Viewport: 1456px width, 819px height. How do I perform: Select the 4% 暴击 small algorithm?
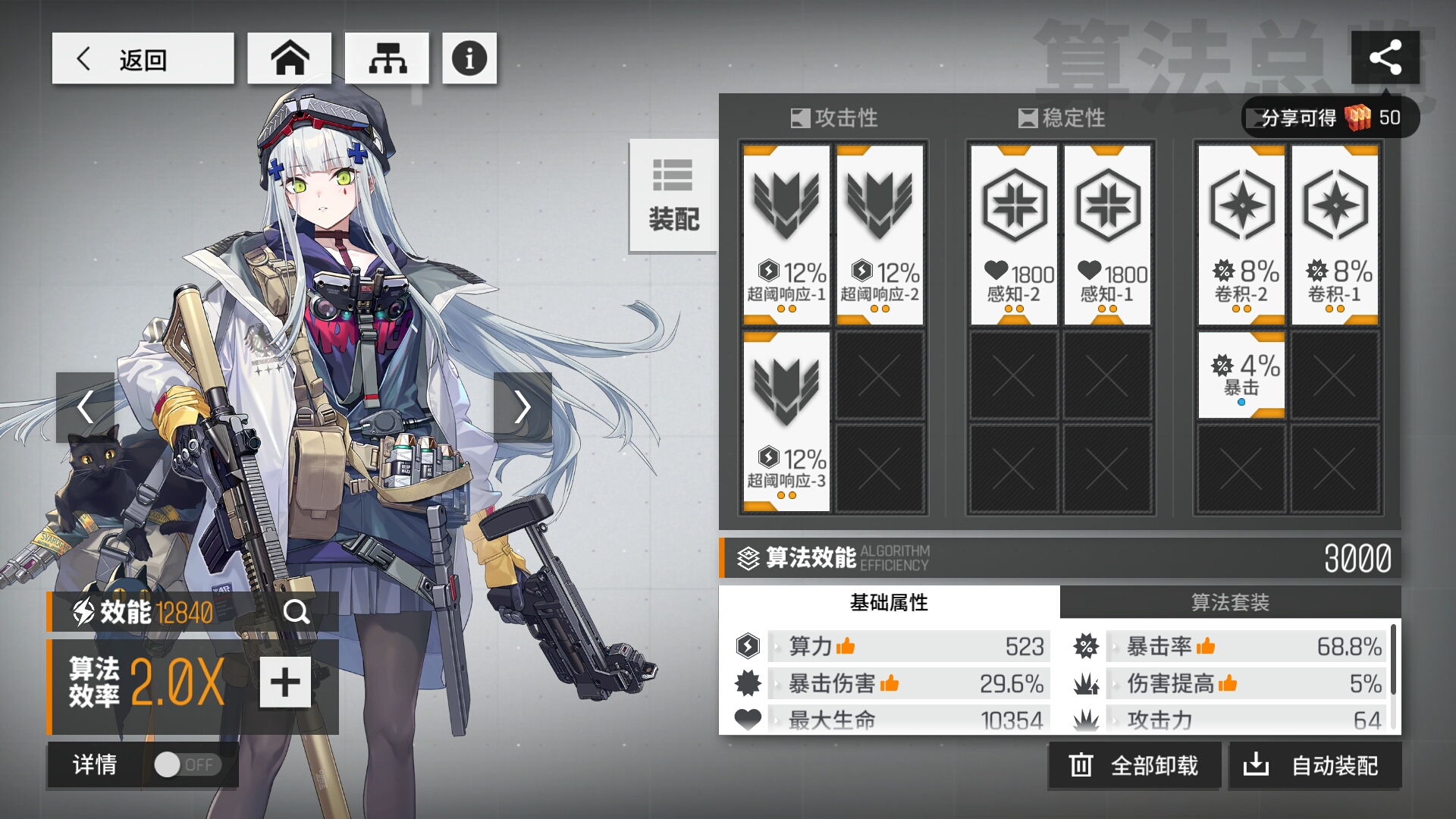(1241, 375)
